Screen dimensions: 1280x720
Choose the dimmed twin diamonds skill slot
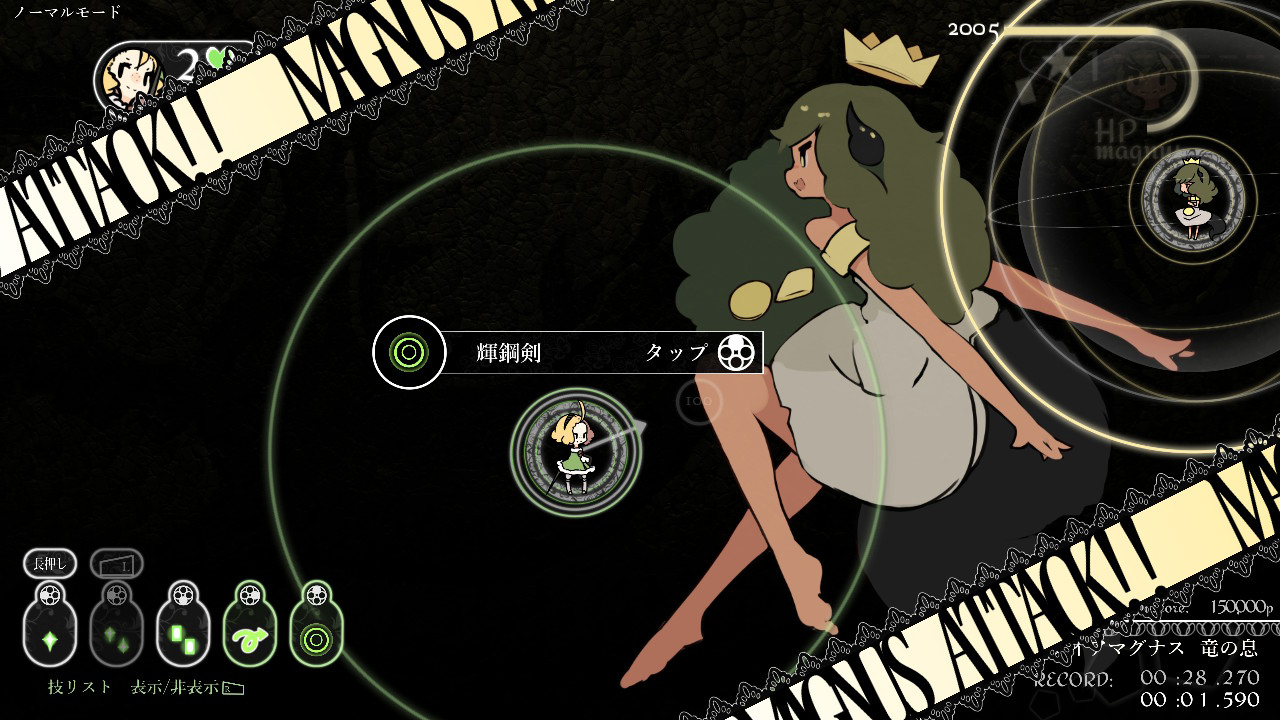pyautogui.click(x=116, y=637)
